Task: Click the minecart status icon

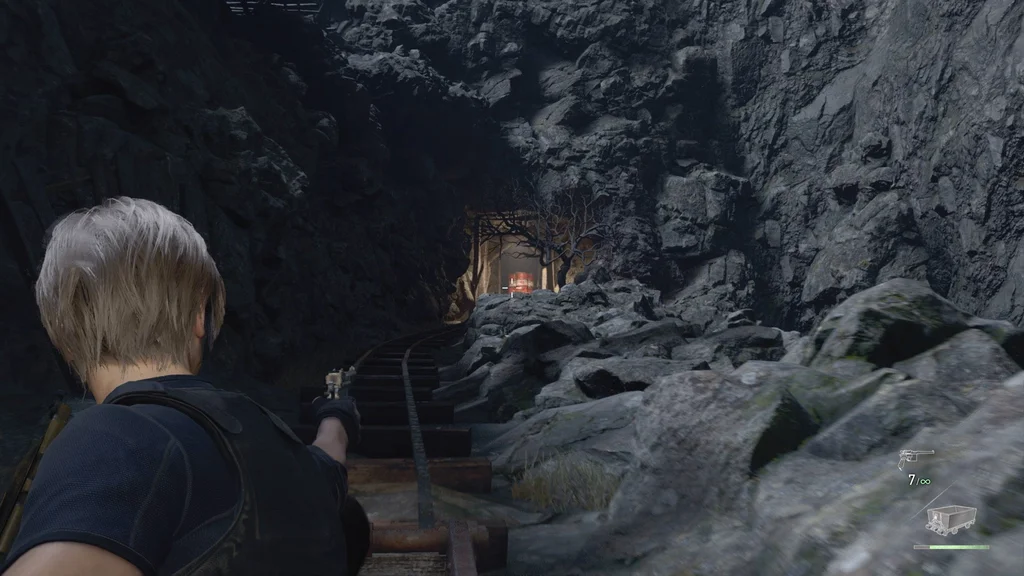Action: pyautogui.click(x=949, y=520)
